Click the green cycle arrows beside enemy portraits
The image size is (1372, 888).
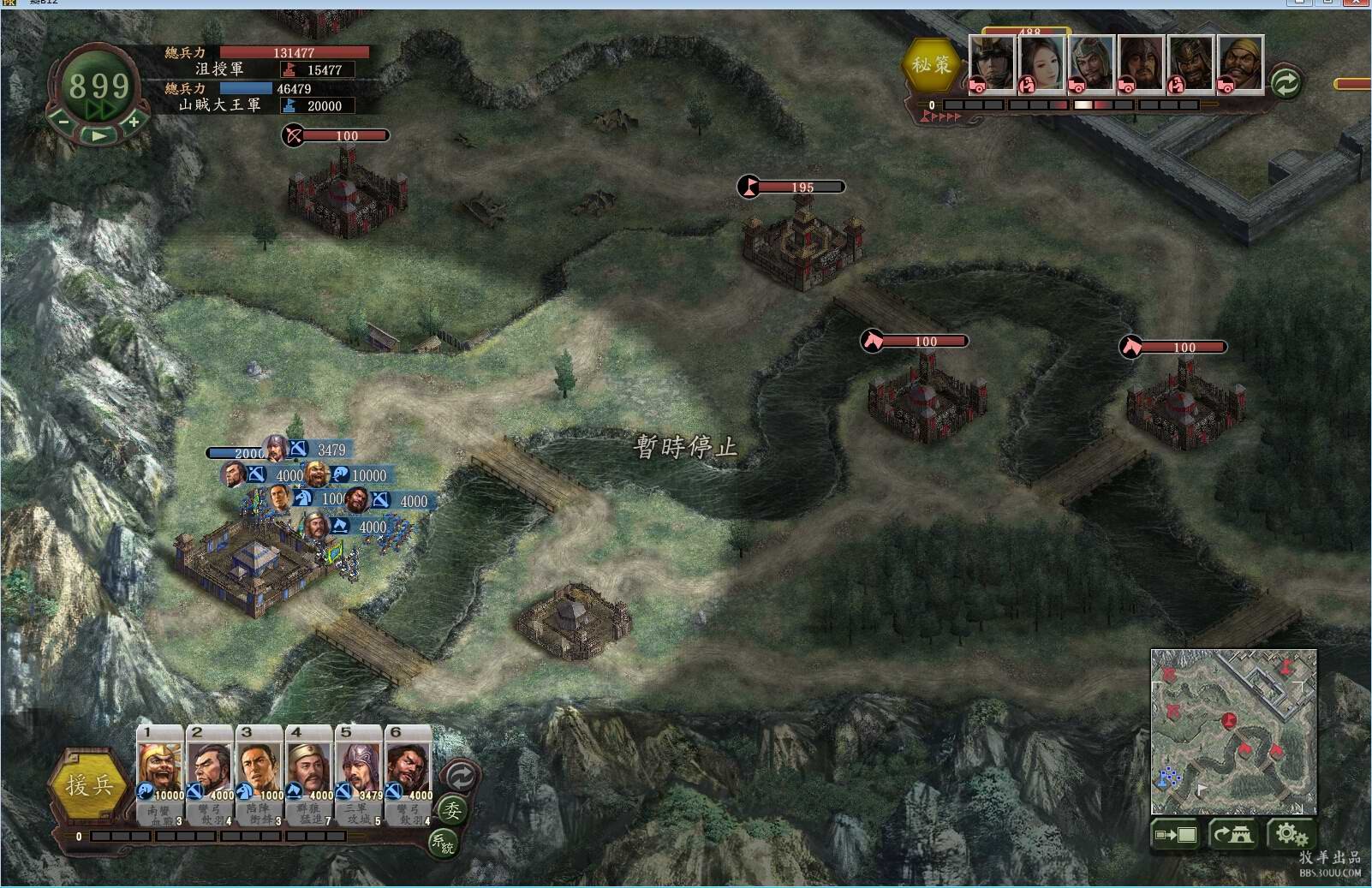1285,82
